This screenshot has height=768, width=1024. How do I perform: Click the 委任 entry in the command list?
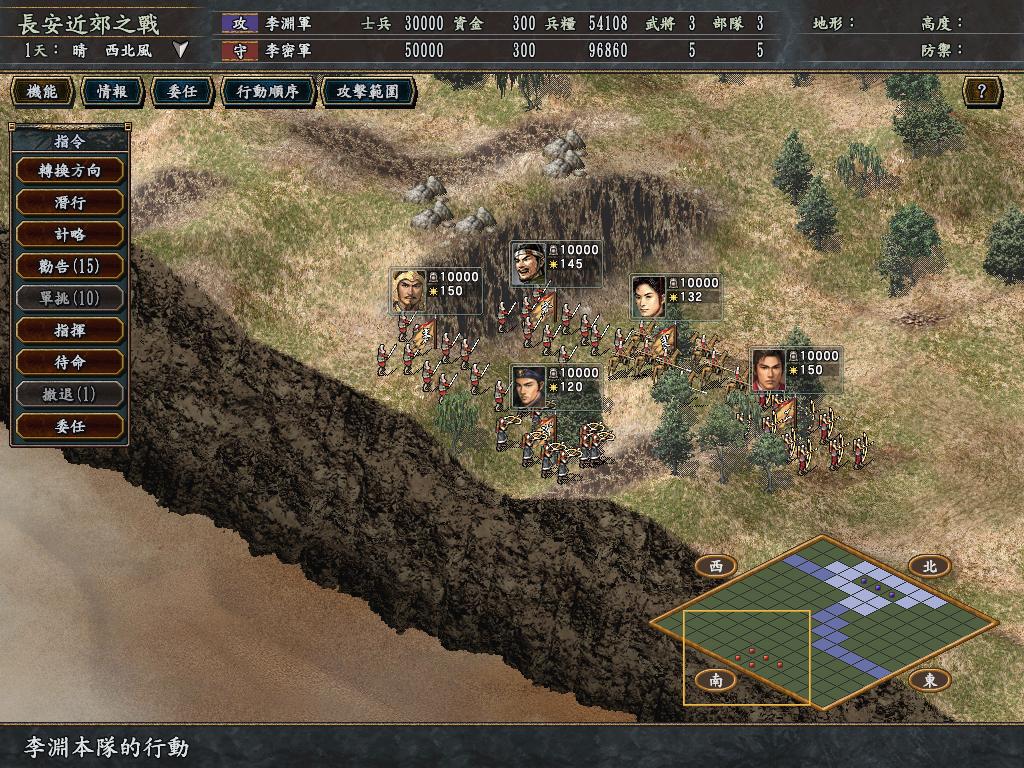[x=70, y=426]
